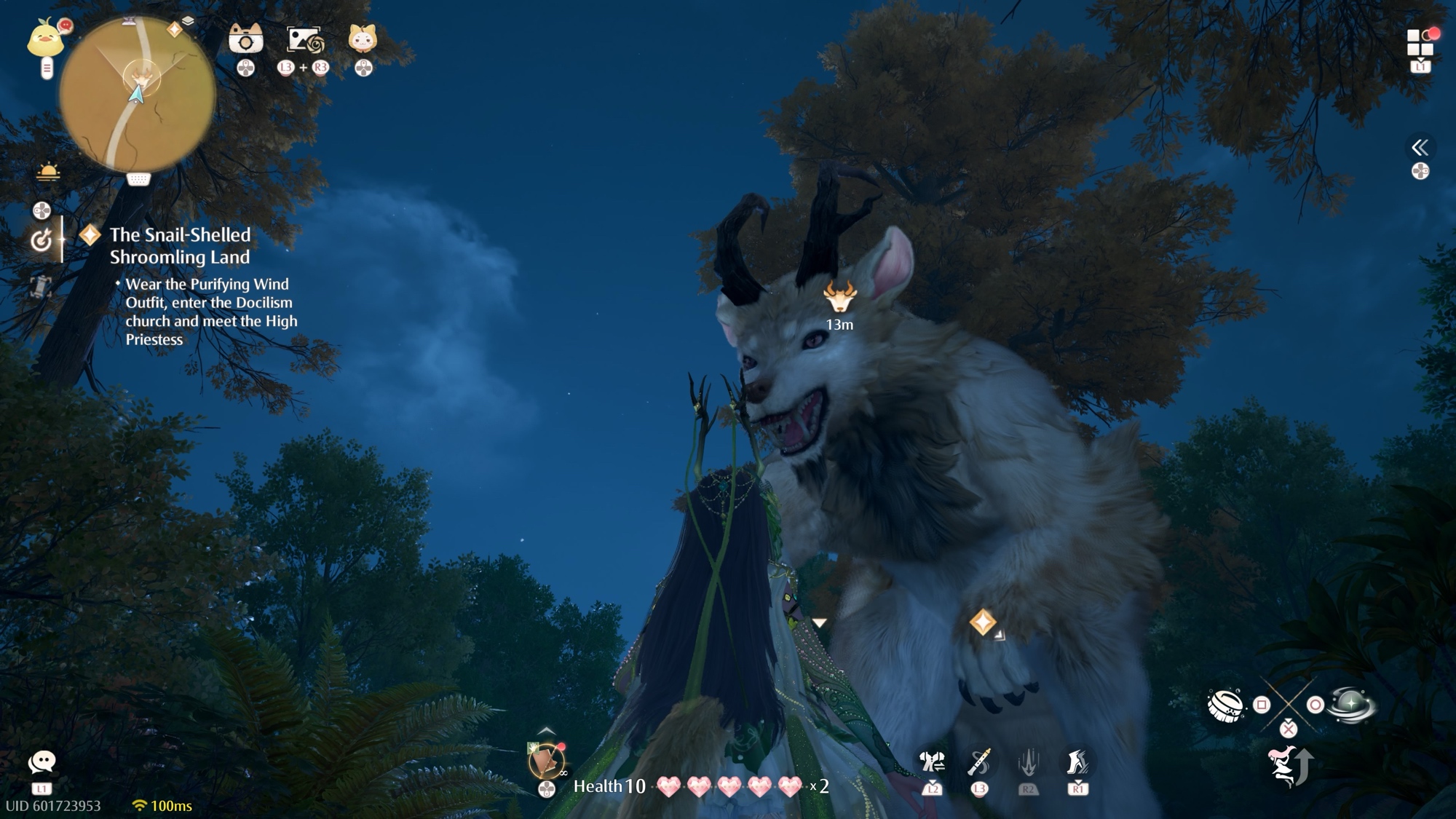Open the chat speech bubble
Image resolution: width=1456 pixels, height=819 pixels.
(x=41, y=762)
